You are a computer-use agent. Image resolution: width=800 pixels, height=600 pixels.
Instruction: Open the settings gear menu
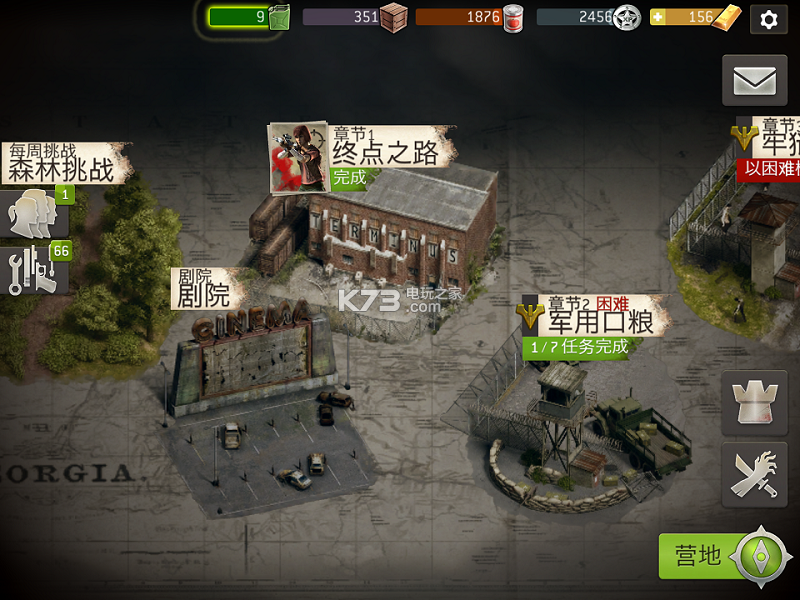tap(768, 19)
